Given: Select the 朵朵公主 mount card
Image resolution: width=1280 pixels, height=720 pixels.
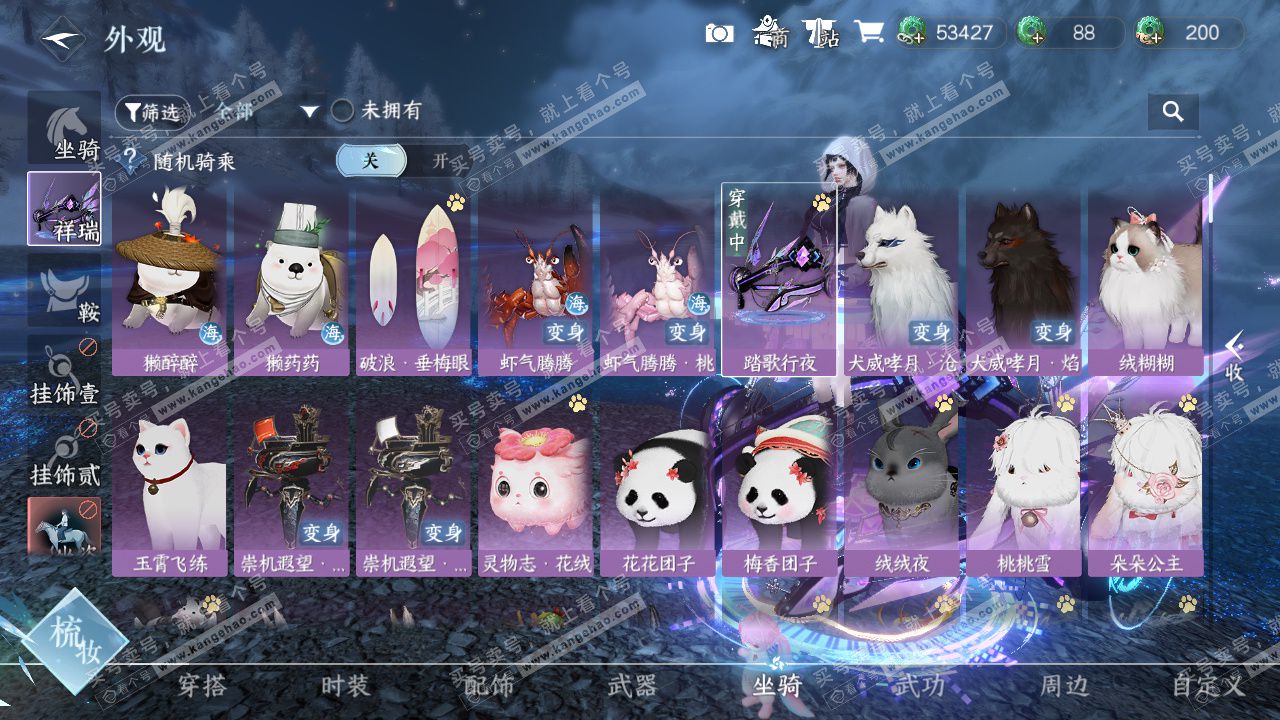Looking at the screenshot, I should click(1146, 485).
